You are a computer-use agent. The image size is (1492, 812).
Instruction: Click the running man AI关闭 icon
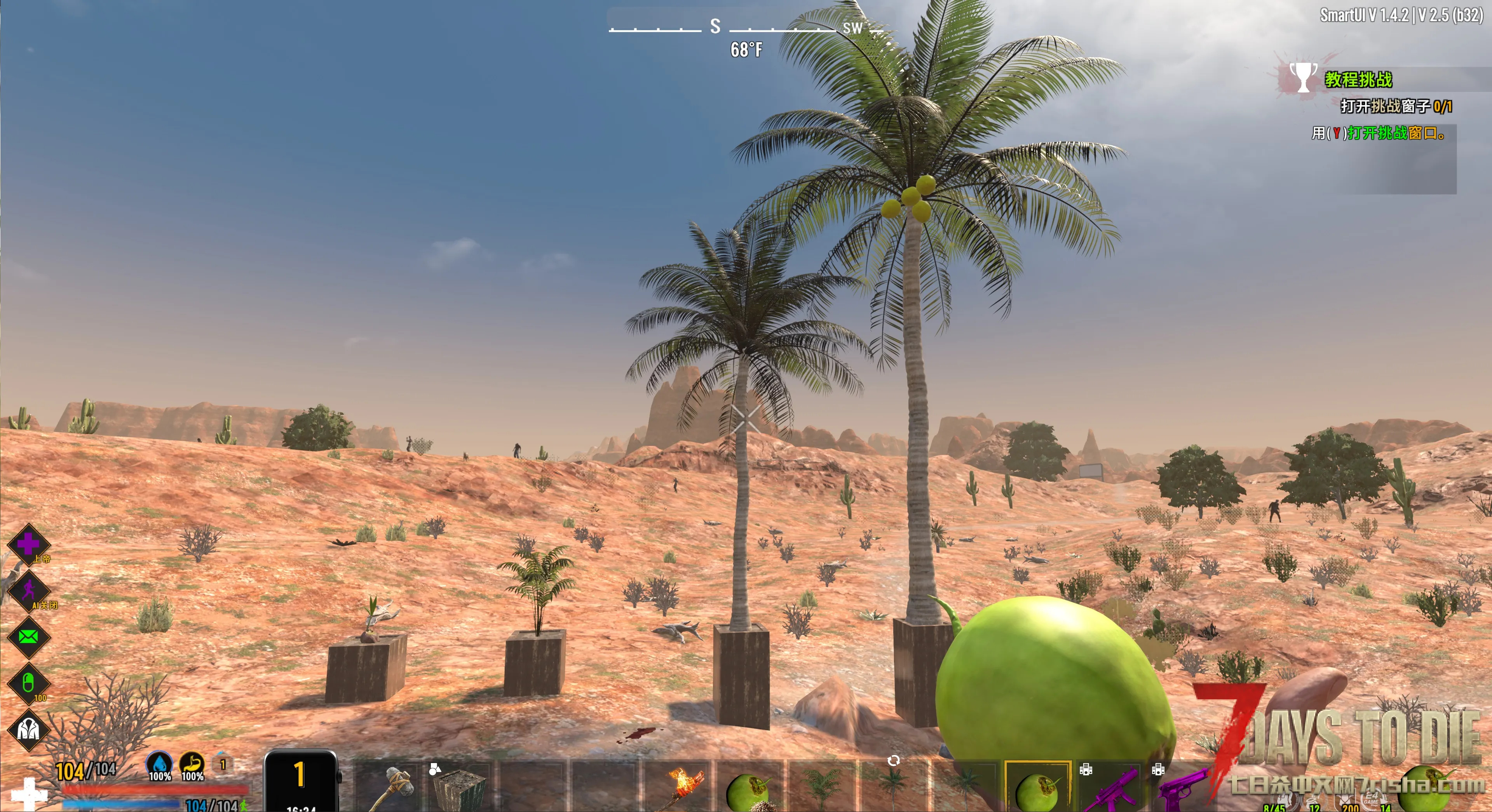(x=28, y=591)
